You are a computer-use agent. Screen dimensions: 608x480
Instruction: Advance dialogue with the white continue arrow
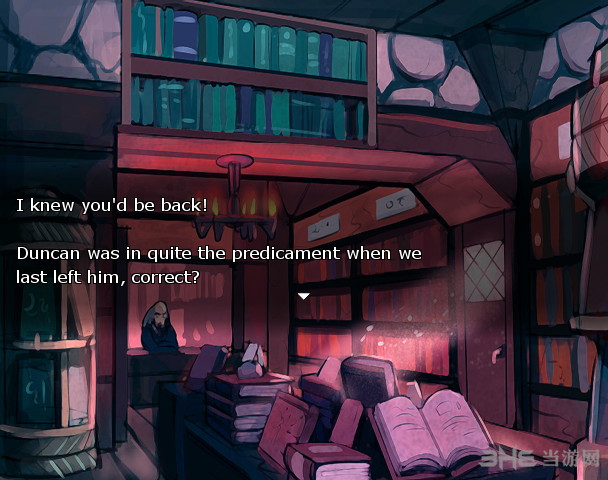click(x=304, y=296)
